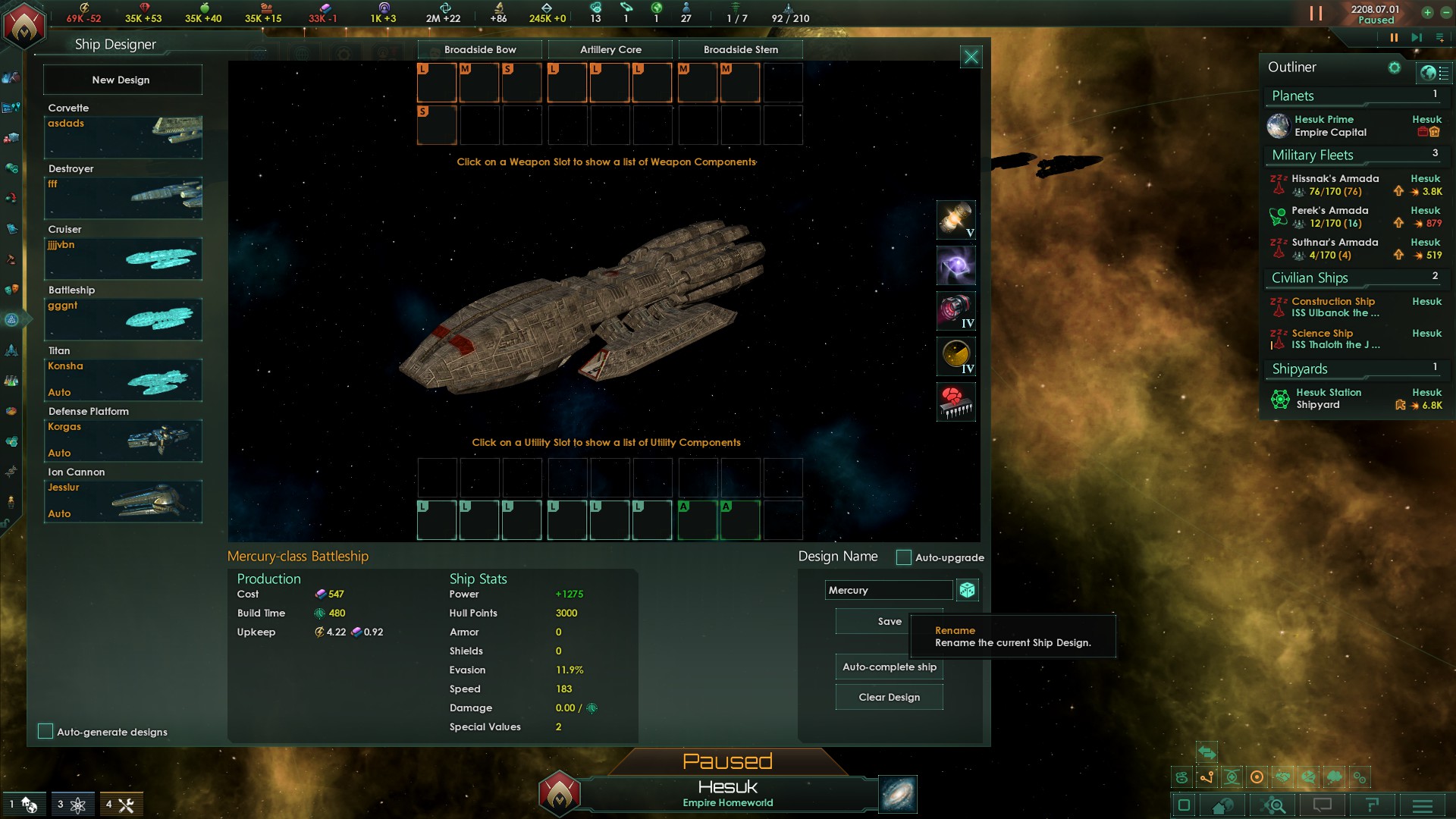Open the Broadside Bow section selector

480,49
